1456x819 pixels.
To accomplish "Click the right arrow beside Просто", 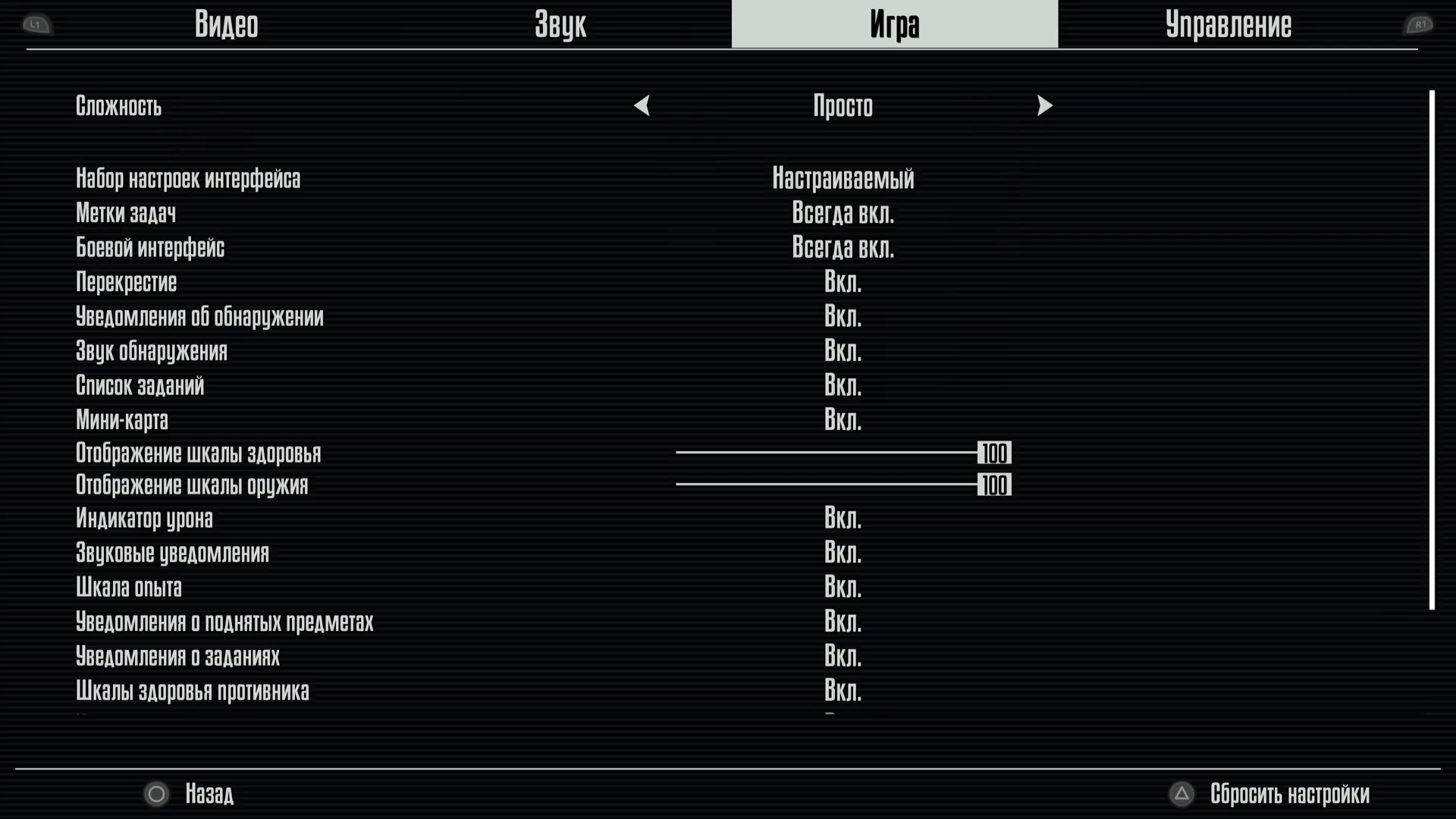I will coord(1045,106).
